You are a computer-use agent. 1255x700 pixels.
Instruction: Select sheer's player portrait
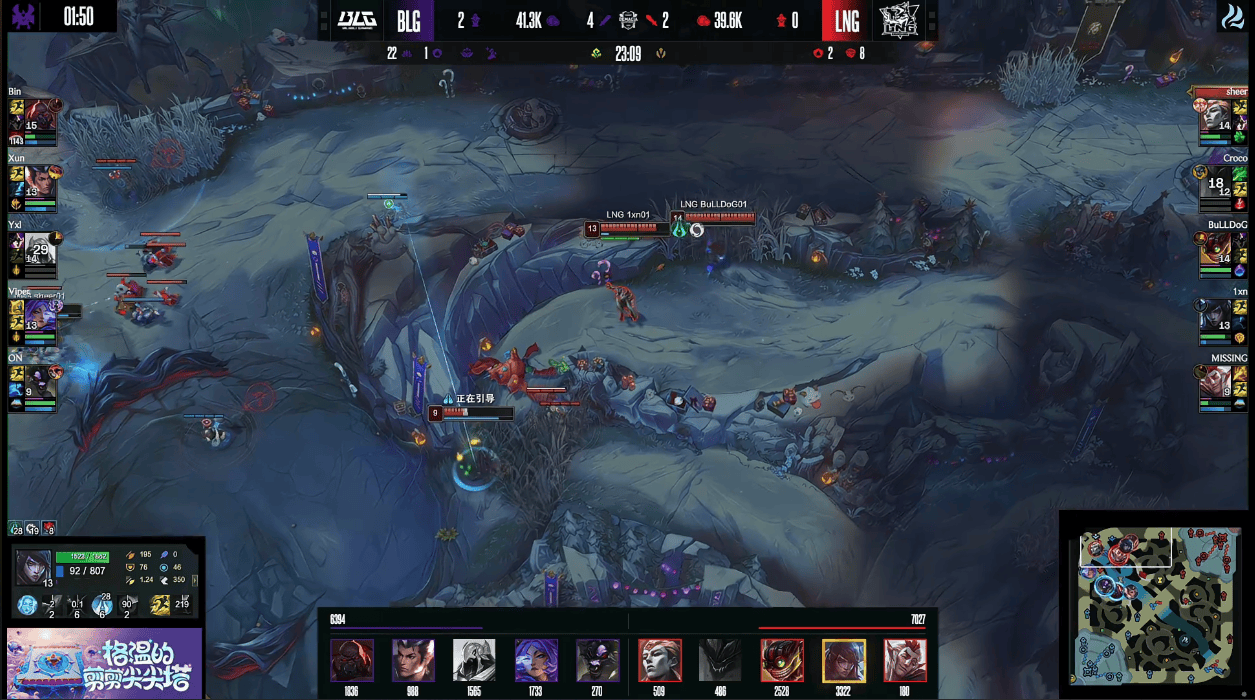click(x=1216, y=117)
